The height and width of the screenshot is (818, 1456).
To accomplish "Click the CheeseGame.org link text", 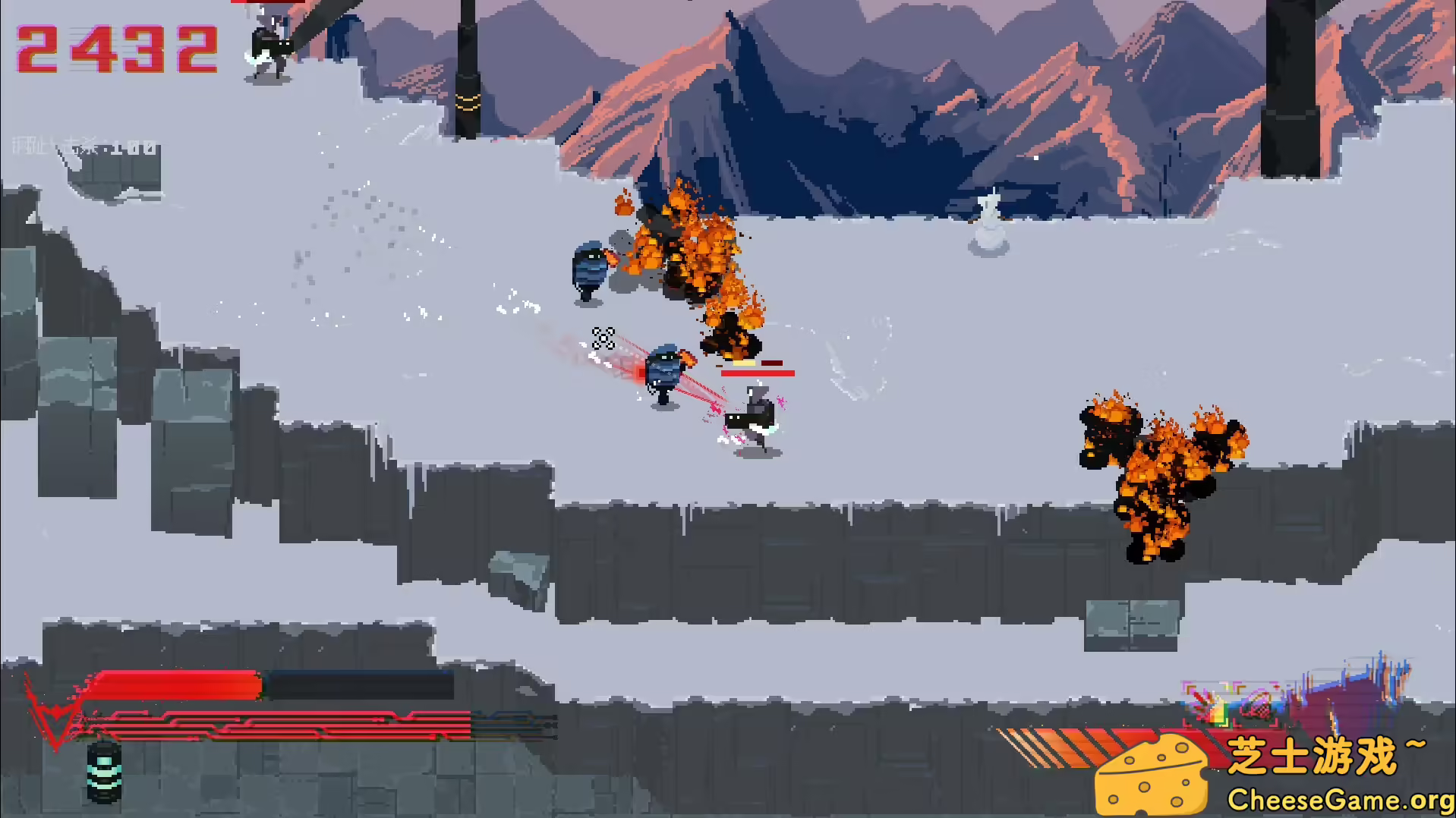I will [1336, 798].
